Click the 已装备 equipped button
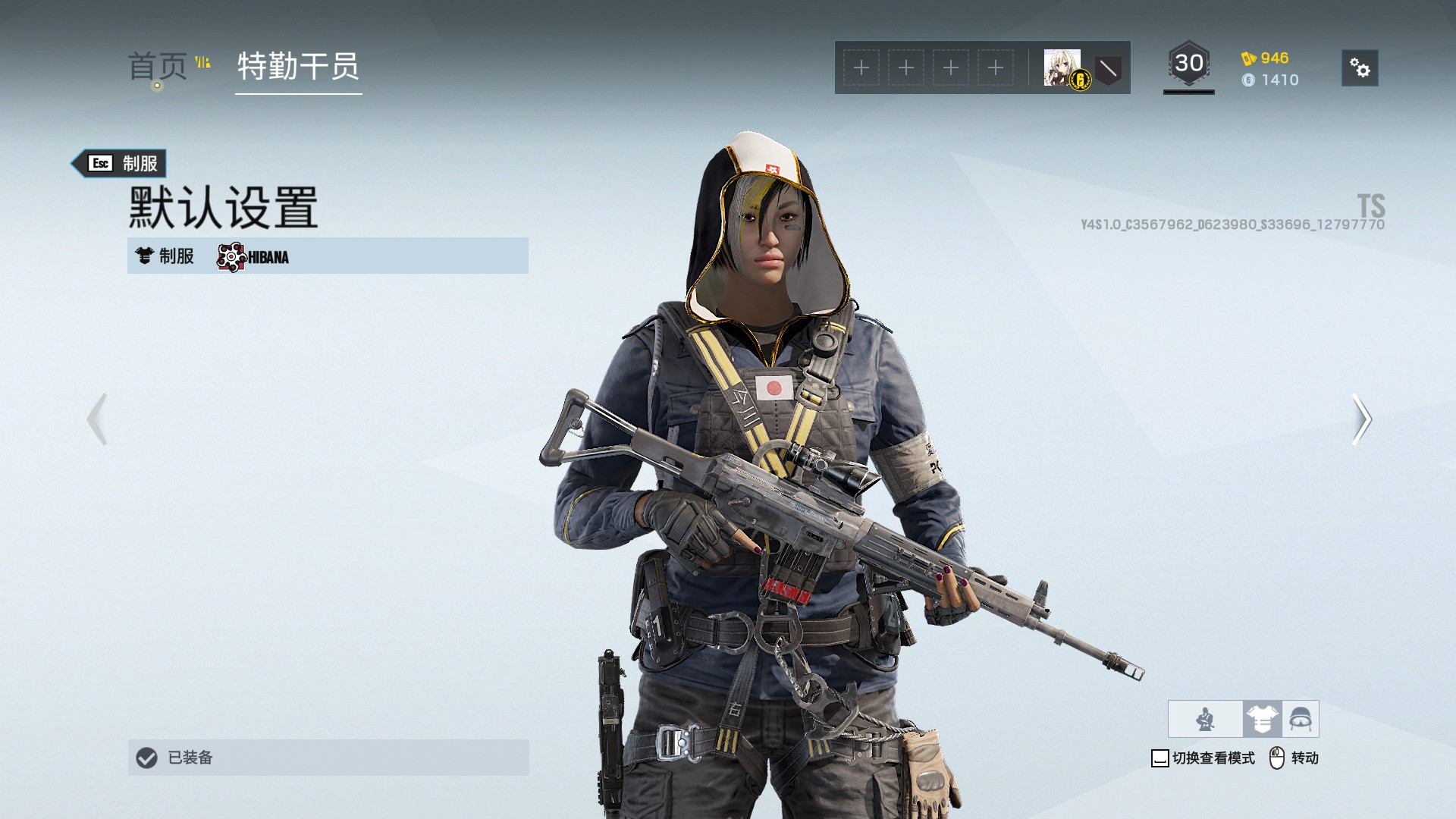 point(328,757)
